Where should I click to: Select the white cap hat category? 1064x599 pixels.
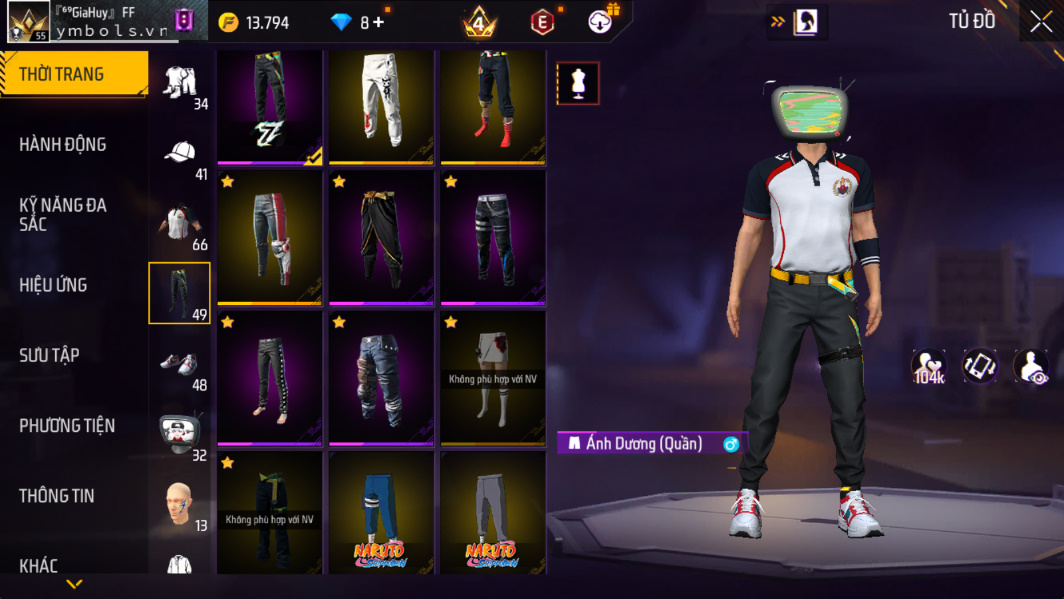click(180, 153)
